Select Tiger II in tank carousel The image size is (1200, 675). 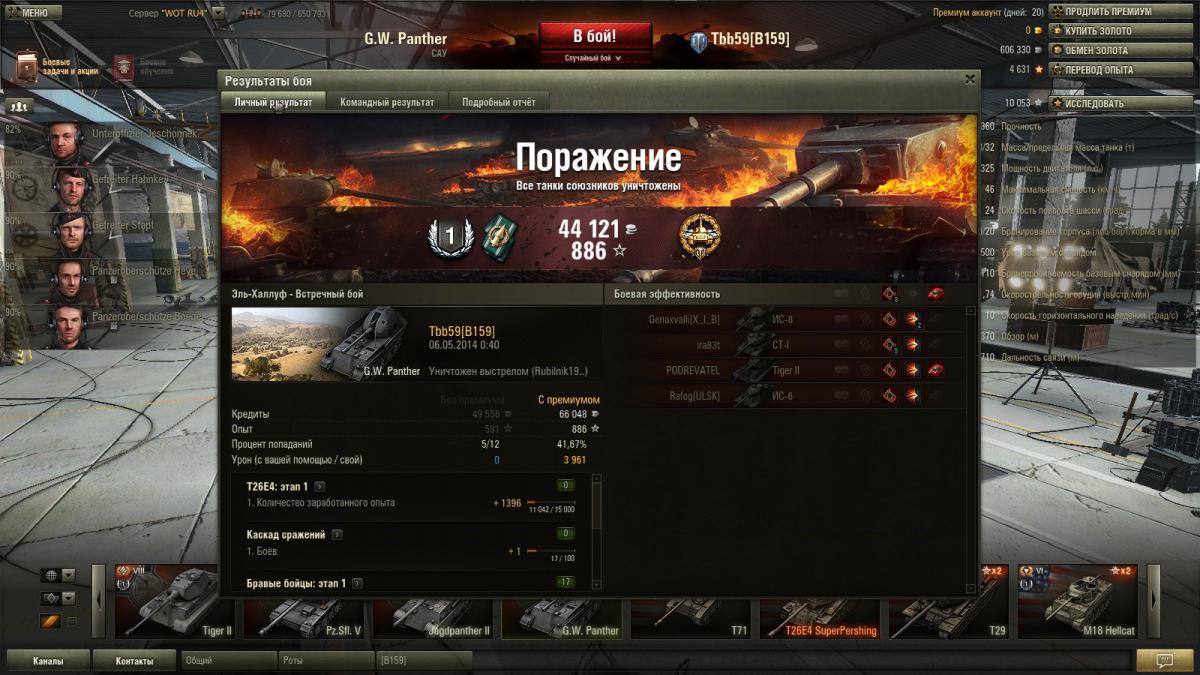point(175,601)
